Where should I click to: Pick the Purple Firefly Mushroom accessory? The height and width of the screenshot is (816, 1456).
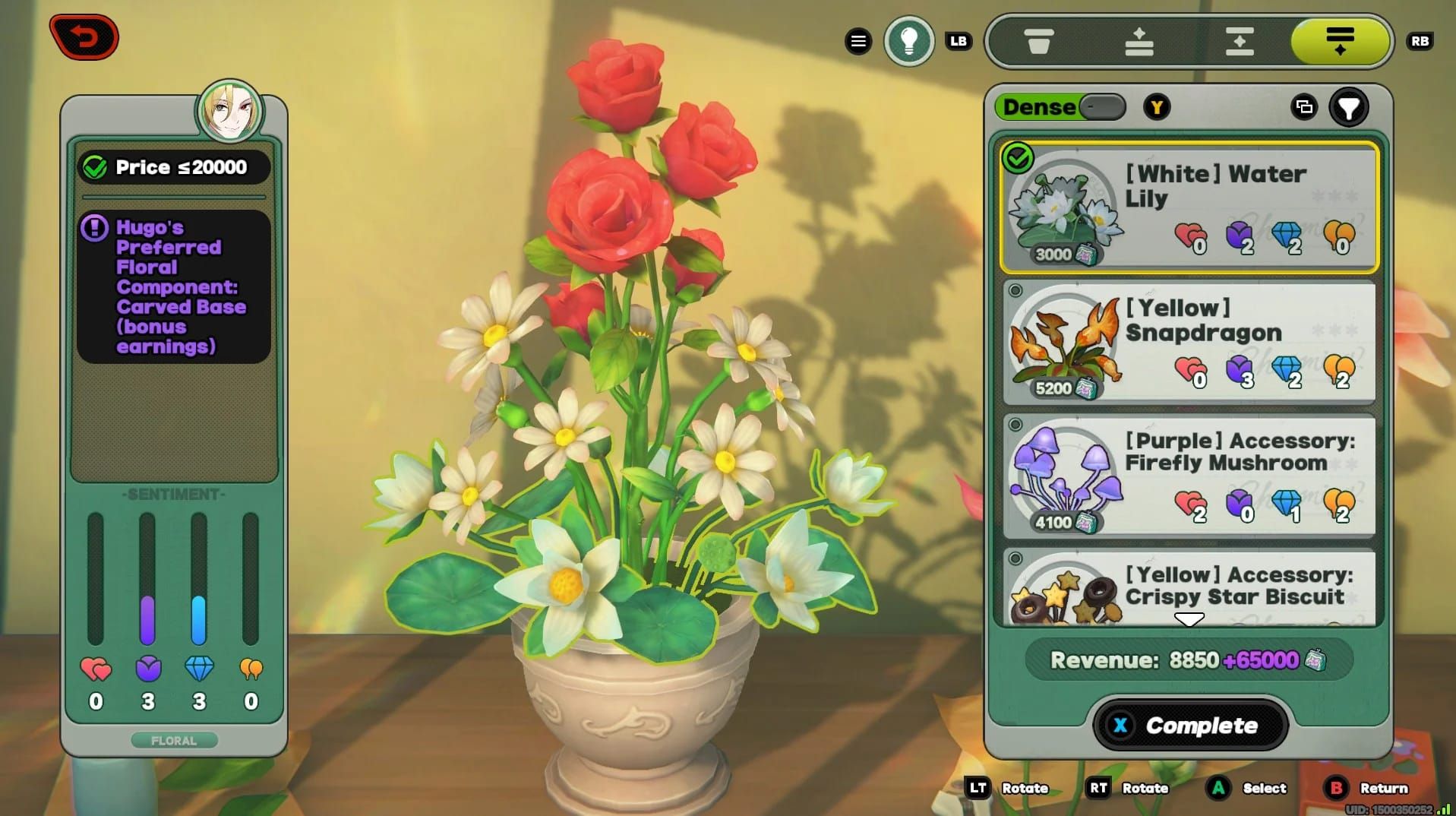[1189, 475]
